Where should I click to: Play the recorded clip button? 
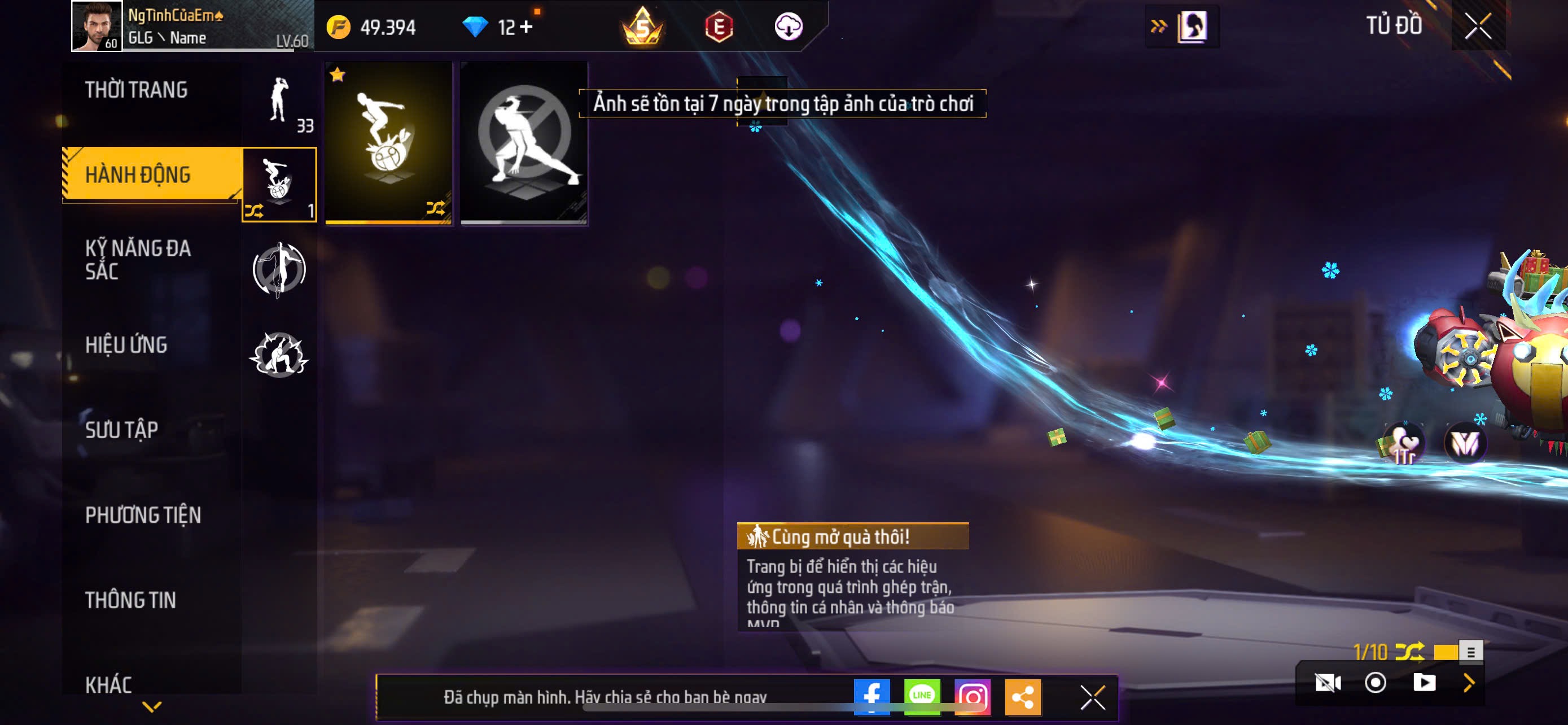(1424, 683)
